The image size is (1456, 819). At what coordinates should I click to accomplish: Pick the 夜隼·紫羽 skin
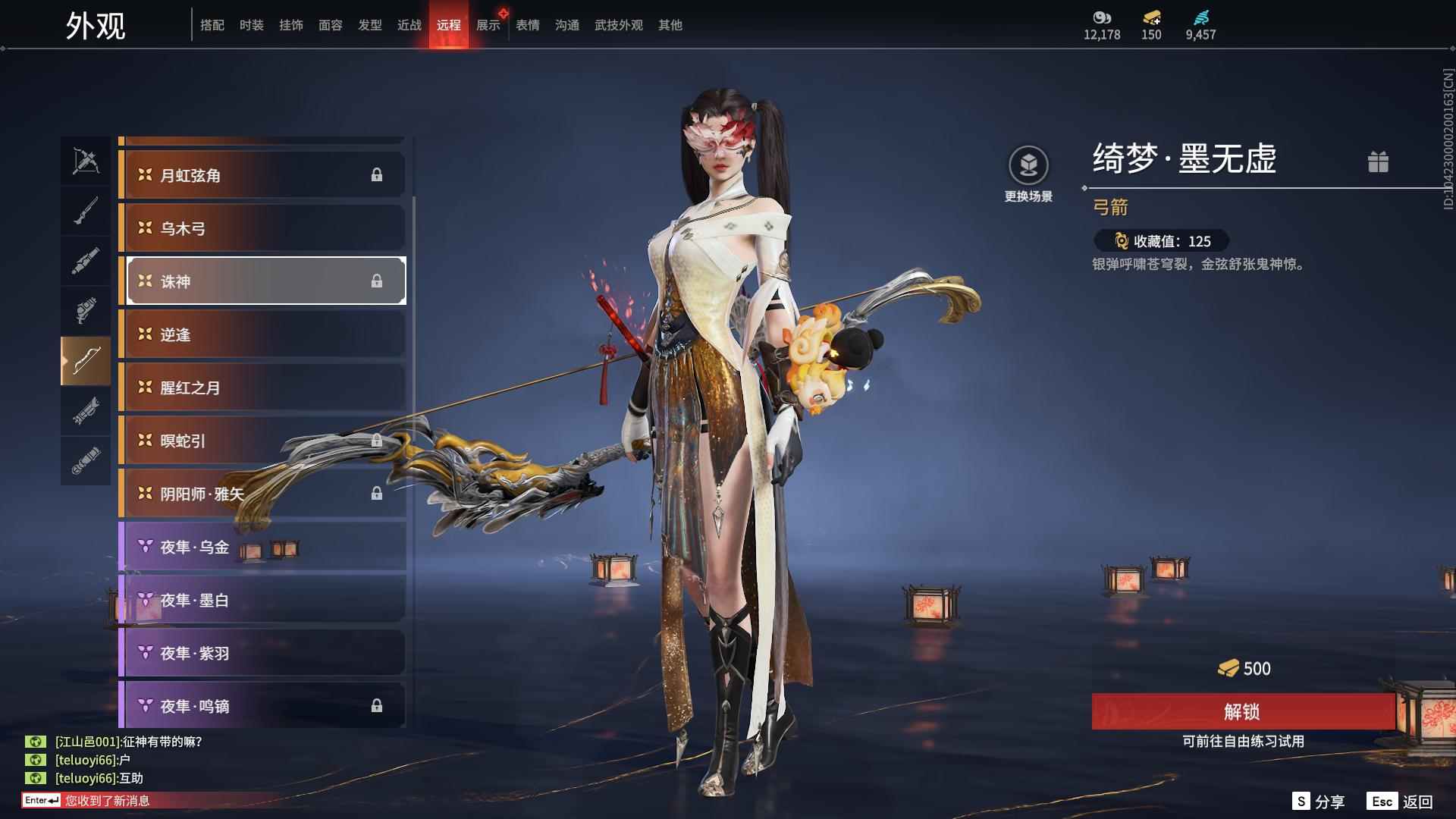point(262,653)
